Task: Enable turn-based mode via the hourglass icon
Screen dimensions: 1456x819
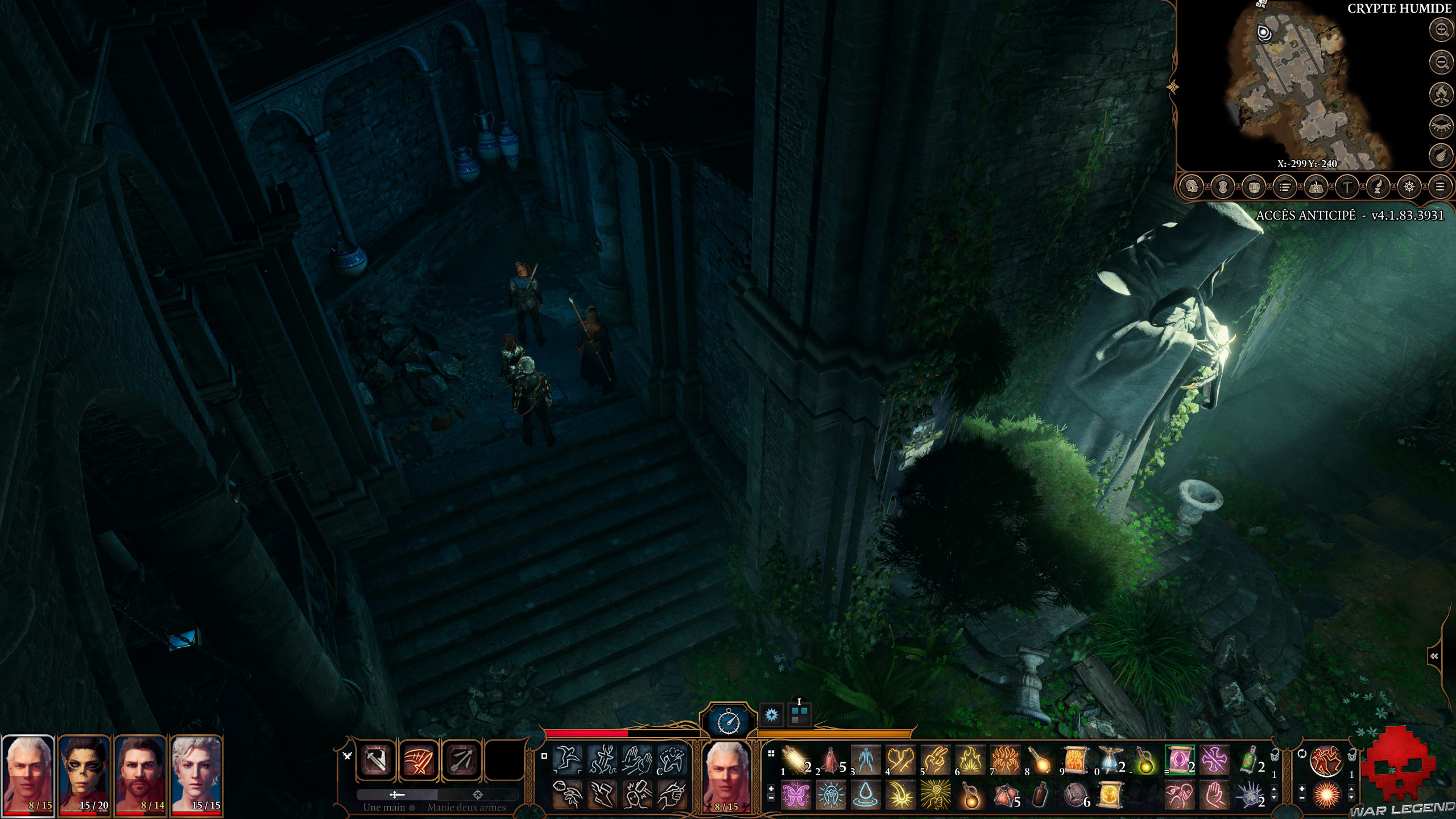Action: point(729,720)
